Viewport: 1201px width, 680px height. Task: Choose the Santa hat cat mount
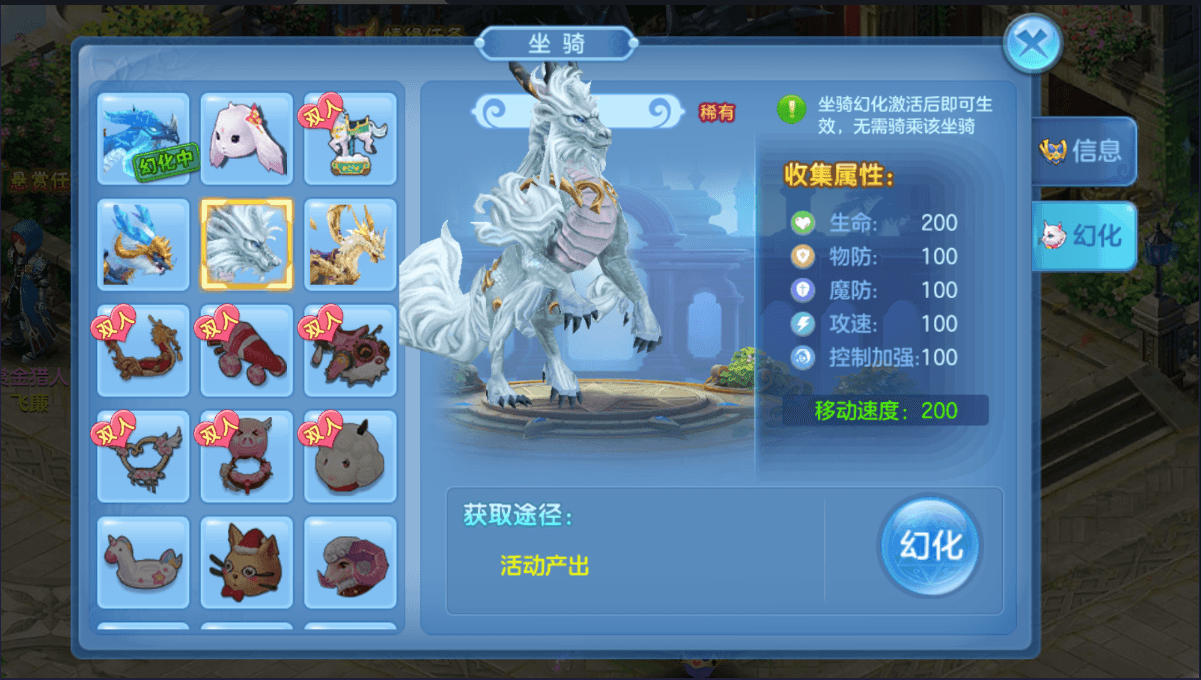tap(247, 562)
